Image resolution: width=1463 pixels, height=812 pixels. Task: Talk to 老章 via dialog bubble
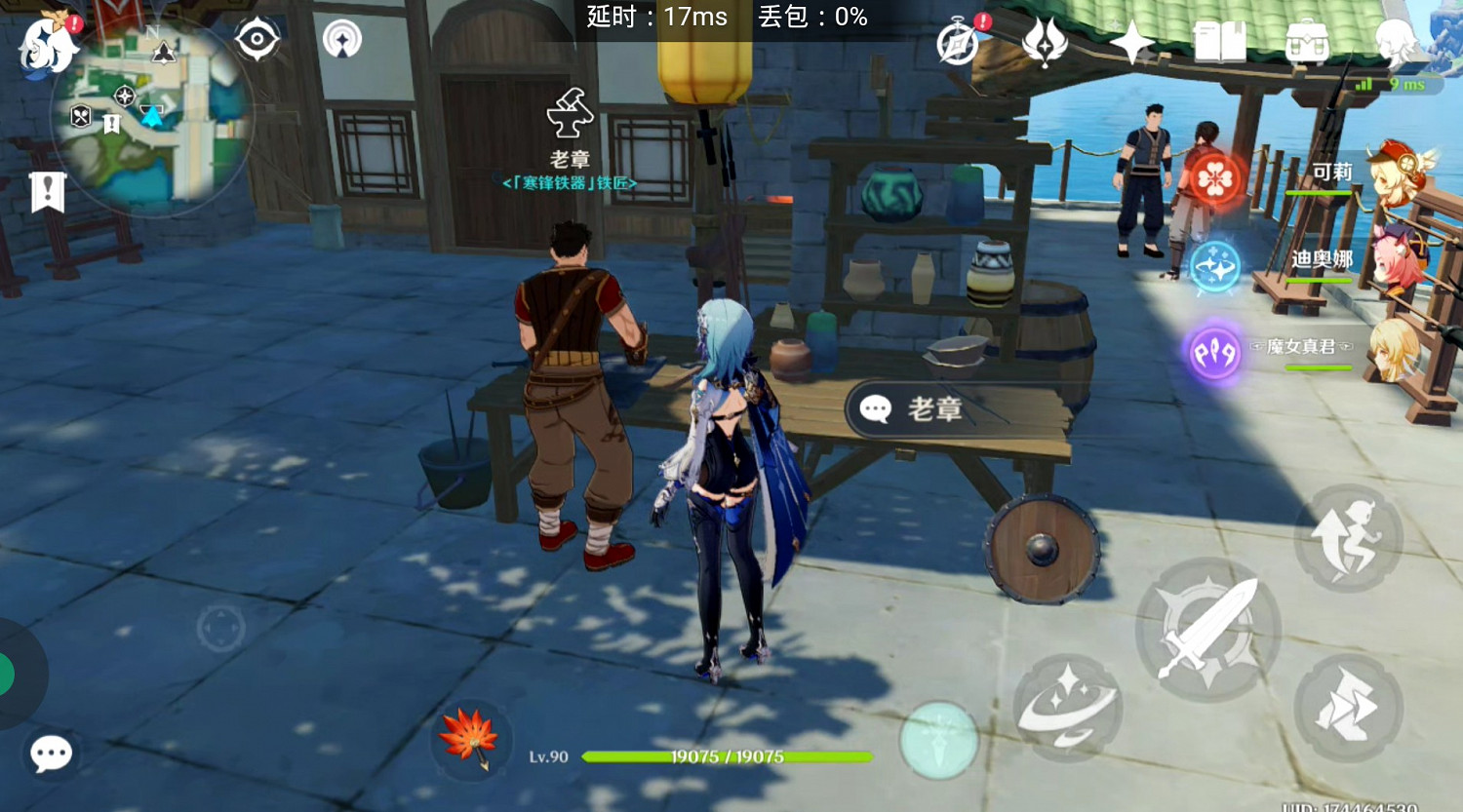tap(922, 409)
